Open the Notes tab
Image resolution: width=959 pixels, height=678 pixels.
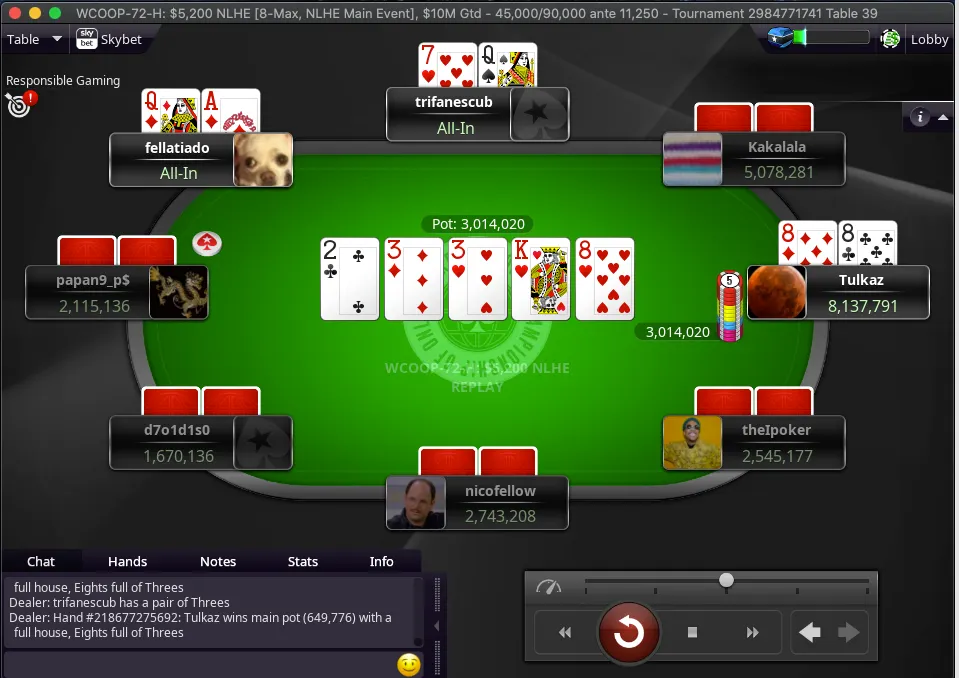(x=218, y=562)
